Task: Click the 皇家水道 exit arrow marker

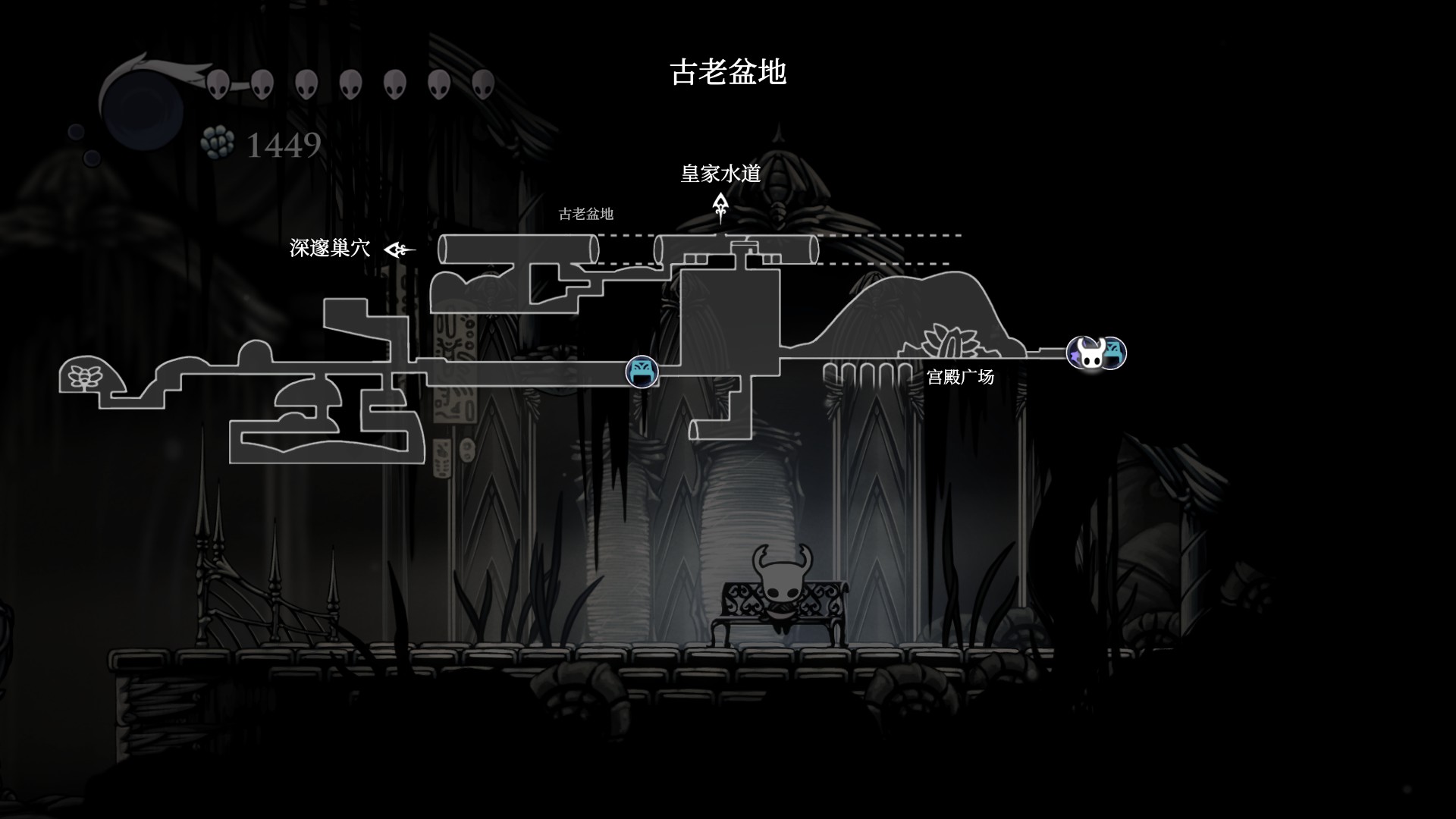Action: [720, 206]
